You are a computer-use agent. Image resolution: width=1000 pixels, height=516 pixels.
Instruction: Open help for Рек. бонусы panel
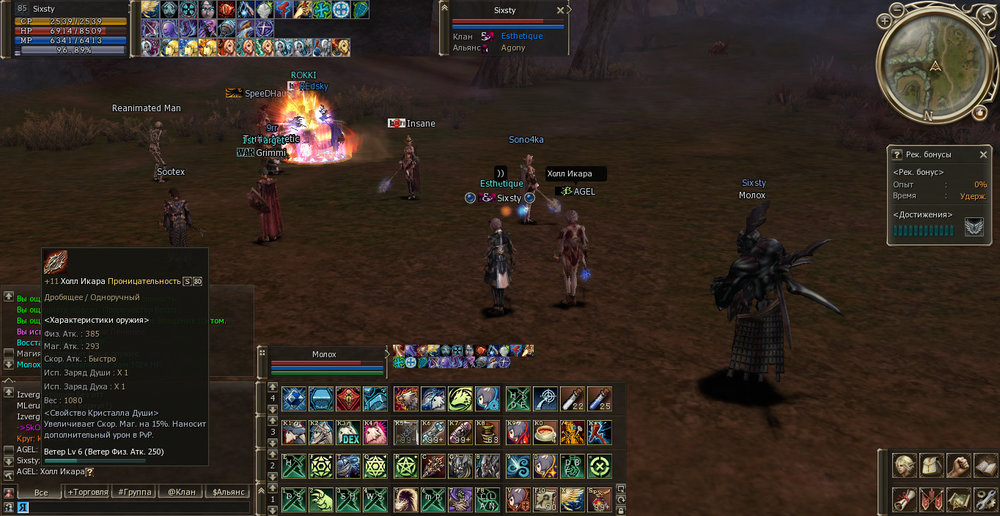(x=897, y=155)
